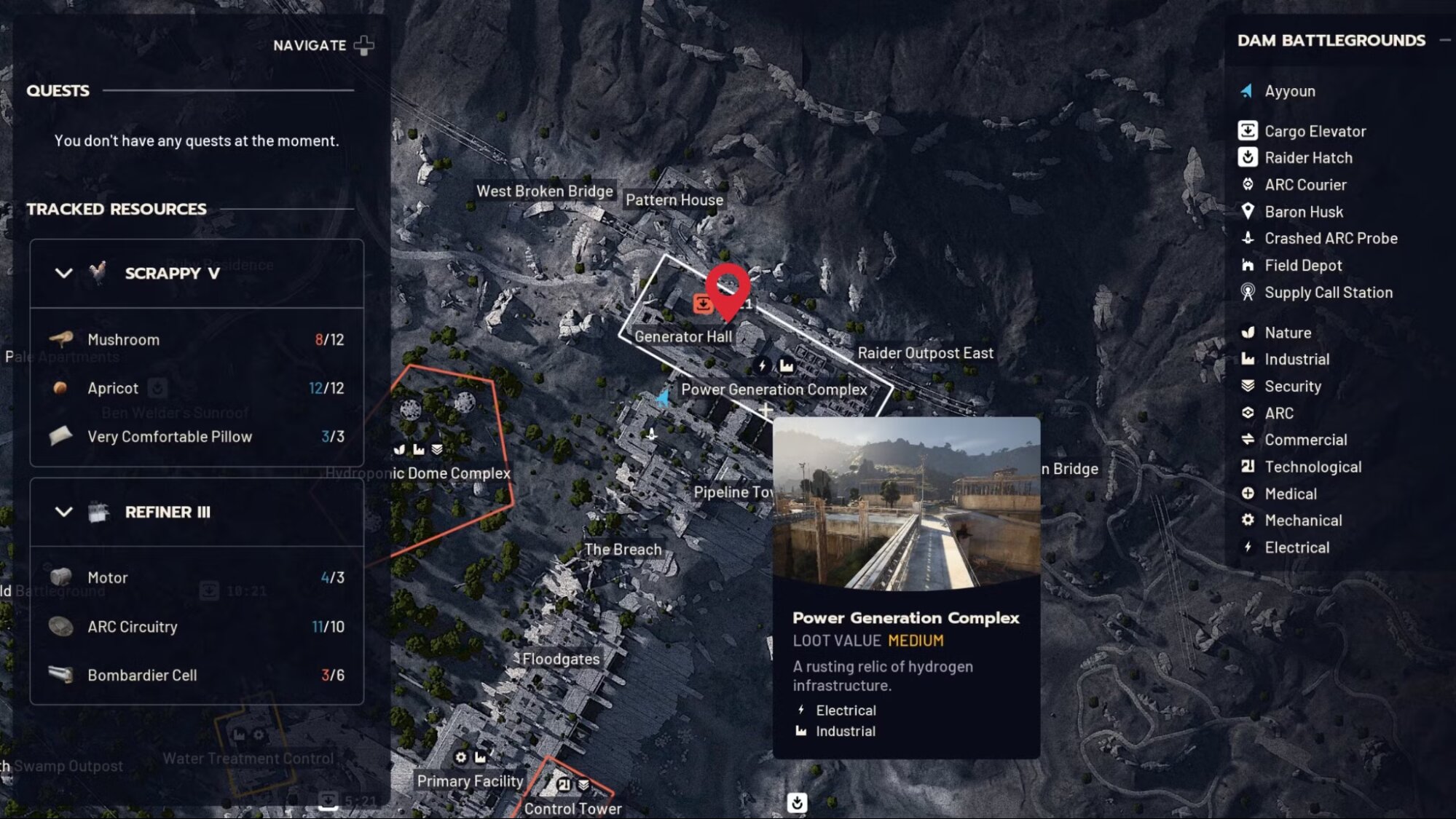
Task: Select the Generator Hall map label
Action: pos(682,336)
